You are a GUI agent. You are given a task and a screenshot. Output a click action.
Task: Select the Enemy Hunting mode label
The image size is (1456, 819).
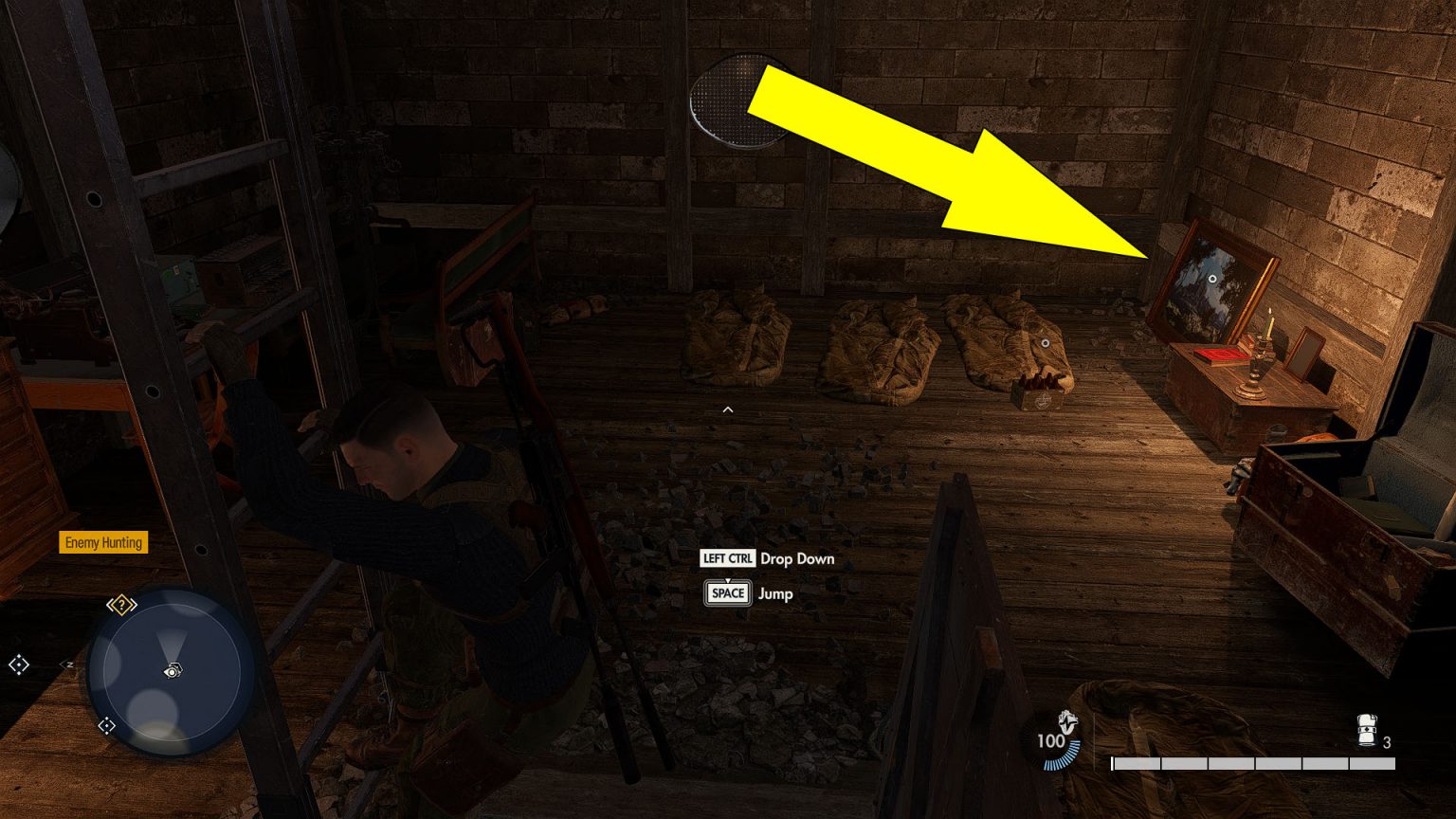coord(103,542)
